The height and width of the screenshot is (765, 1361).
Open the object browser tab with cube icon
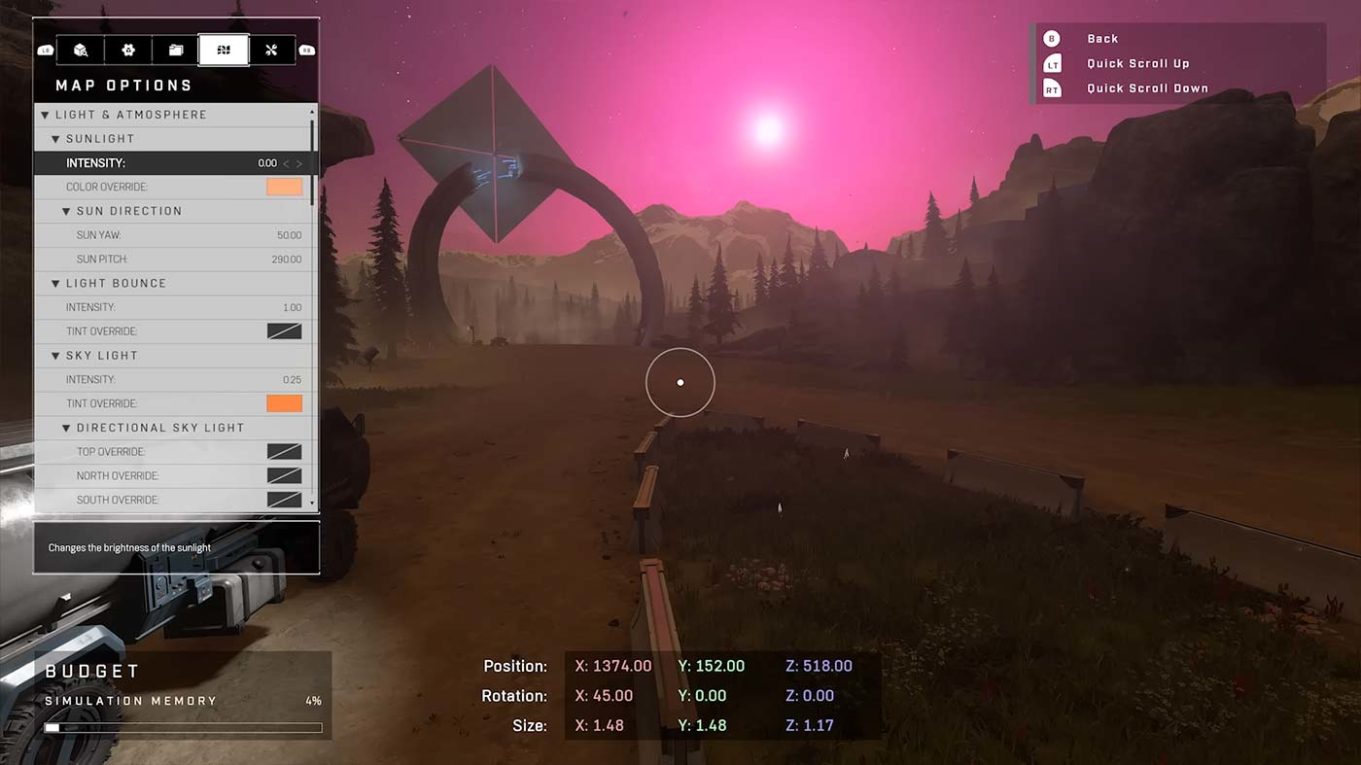pyautogui.click(x=81, y=50)
